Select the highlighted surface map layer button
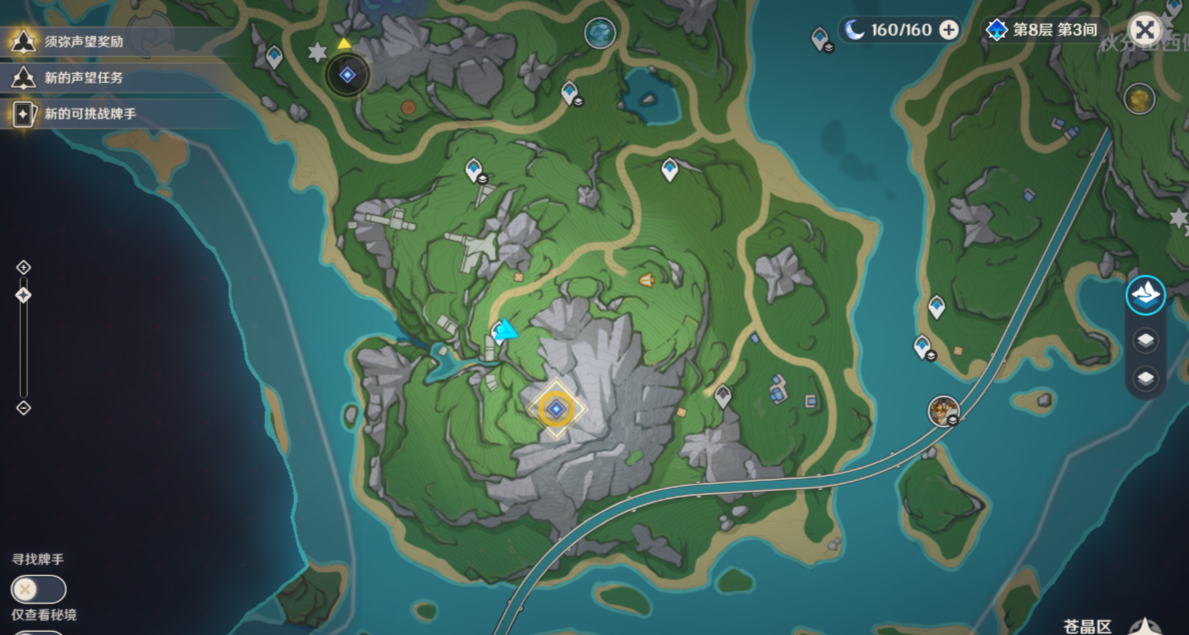Image resolution: width=1189 pixels, height=635 pixels. click(1146, 294)
